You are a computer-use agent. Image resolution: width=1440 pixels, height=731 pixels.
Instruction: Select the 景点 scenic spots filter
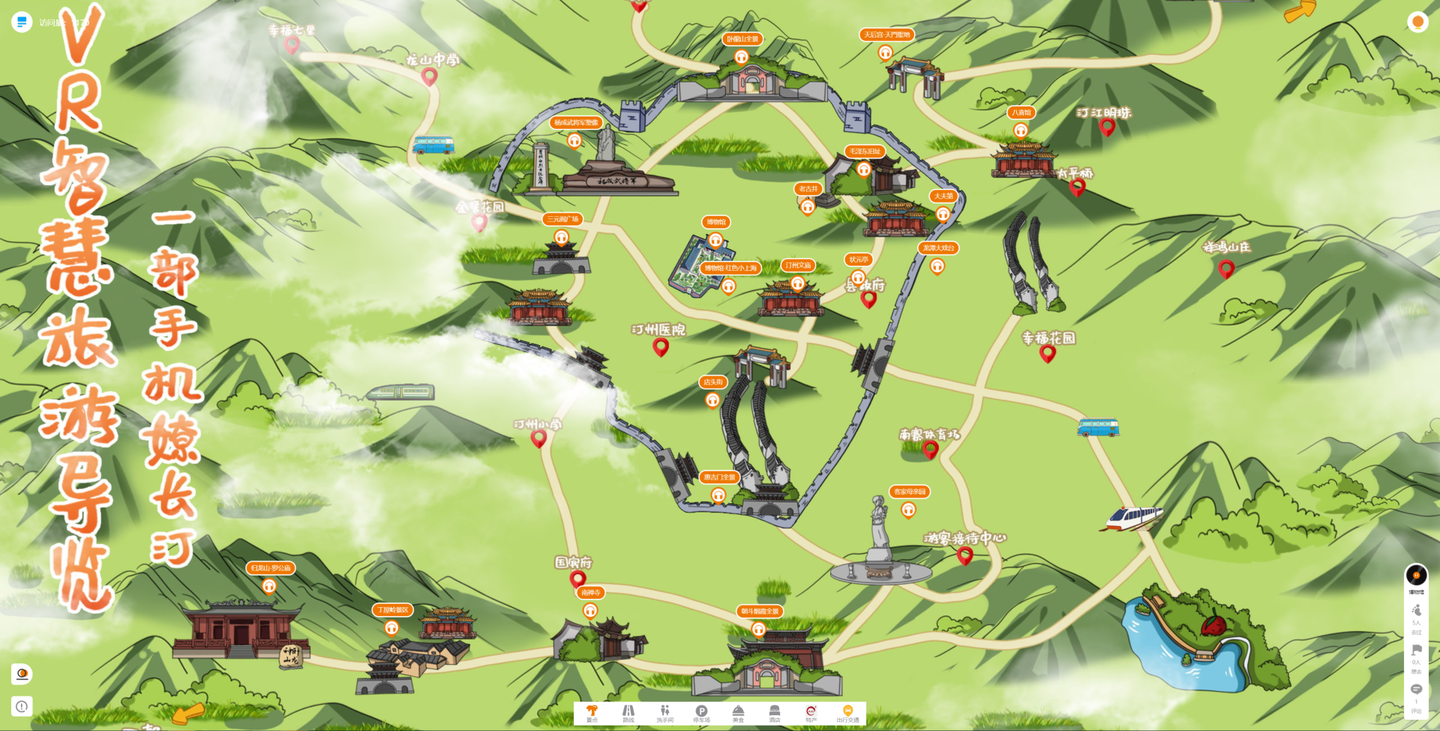pyautogui.click(x=592, y=713)
